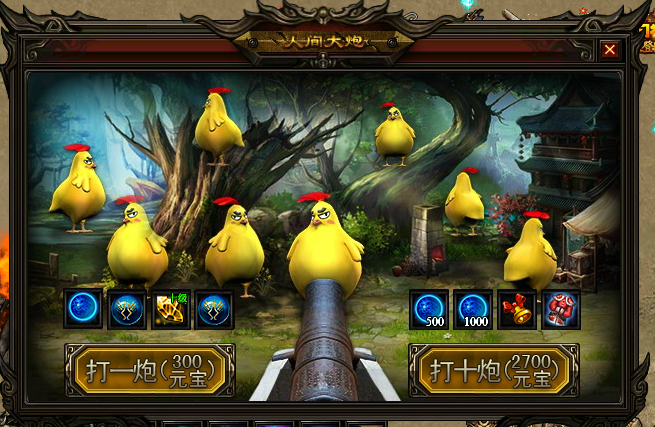Screen dimensions: 655x427
Task: Close the 人间大炮 cannon window
Action: [609, 48]
